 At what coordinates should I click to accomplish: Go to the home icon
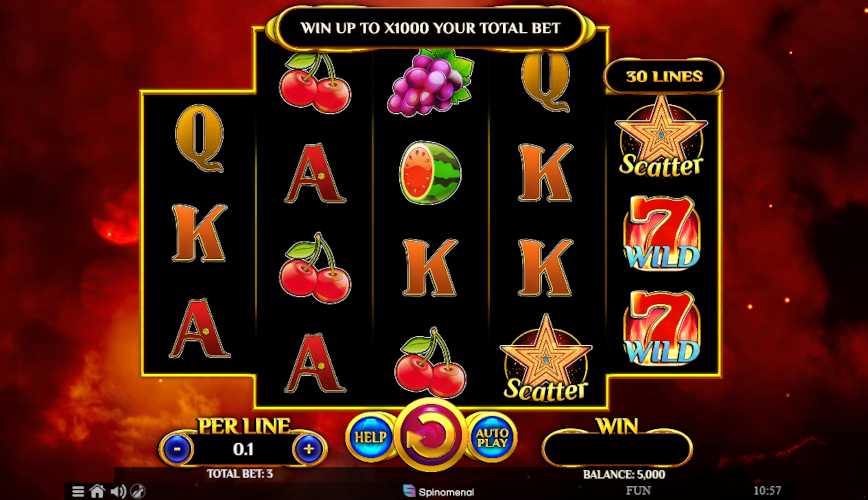[97, 492]
